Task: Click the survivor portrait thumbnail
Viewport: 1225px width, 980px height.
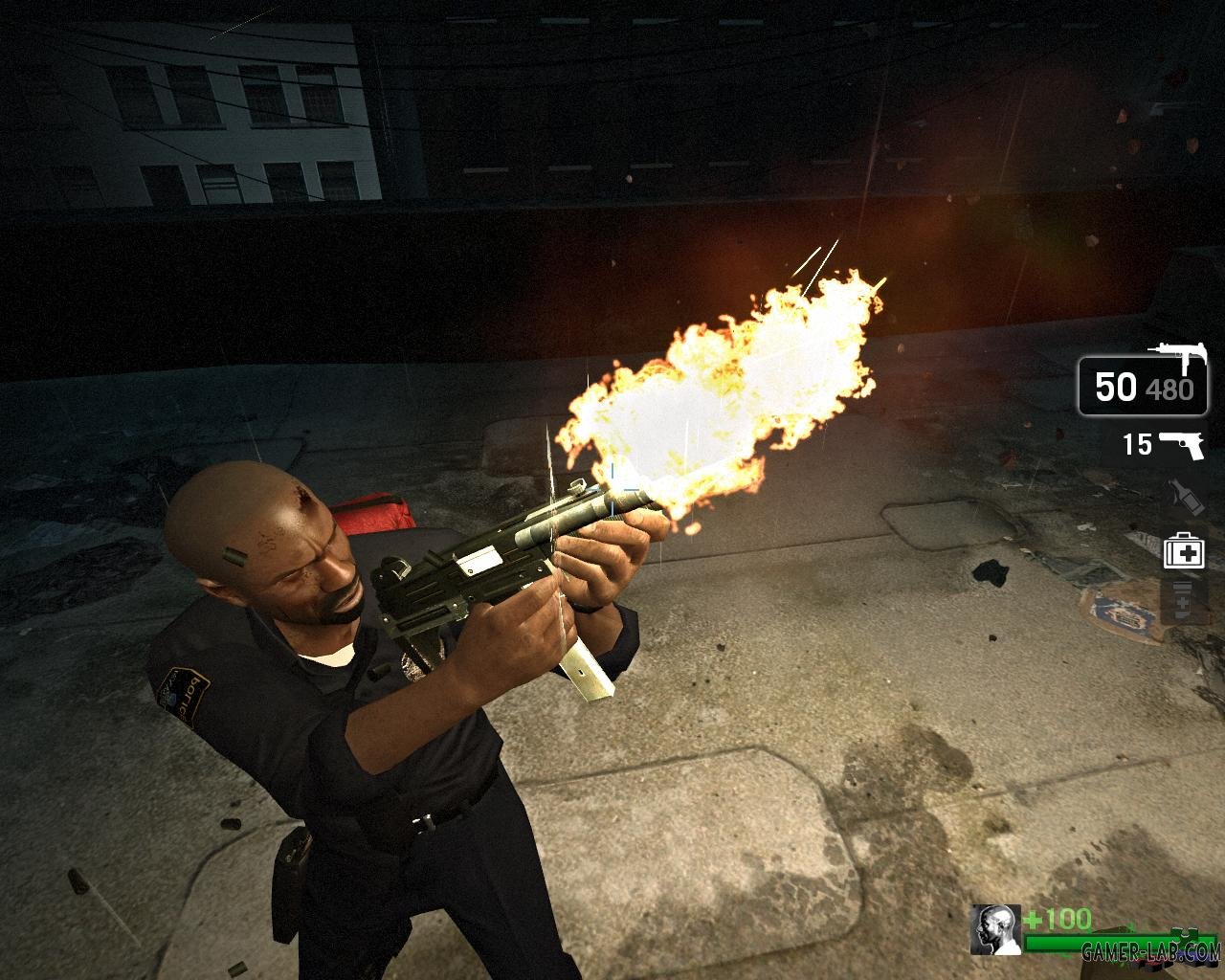Action: pos(994,929)
